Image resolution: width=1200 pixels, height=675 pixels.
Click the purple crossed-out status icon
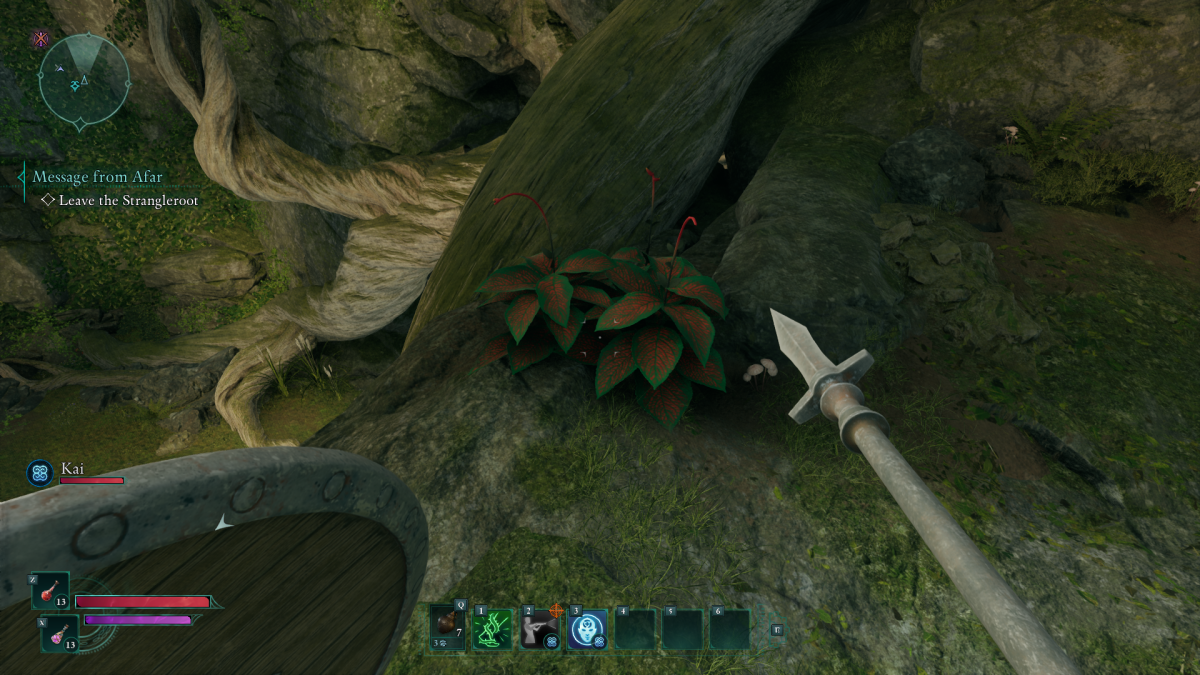tap(41, 39)
